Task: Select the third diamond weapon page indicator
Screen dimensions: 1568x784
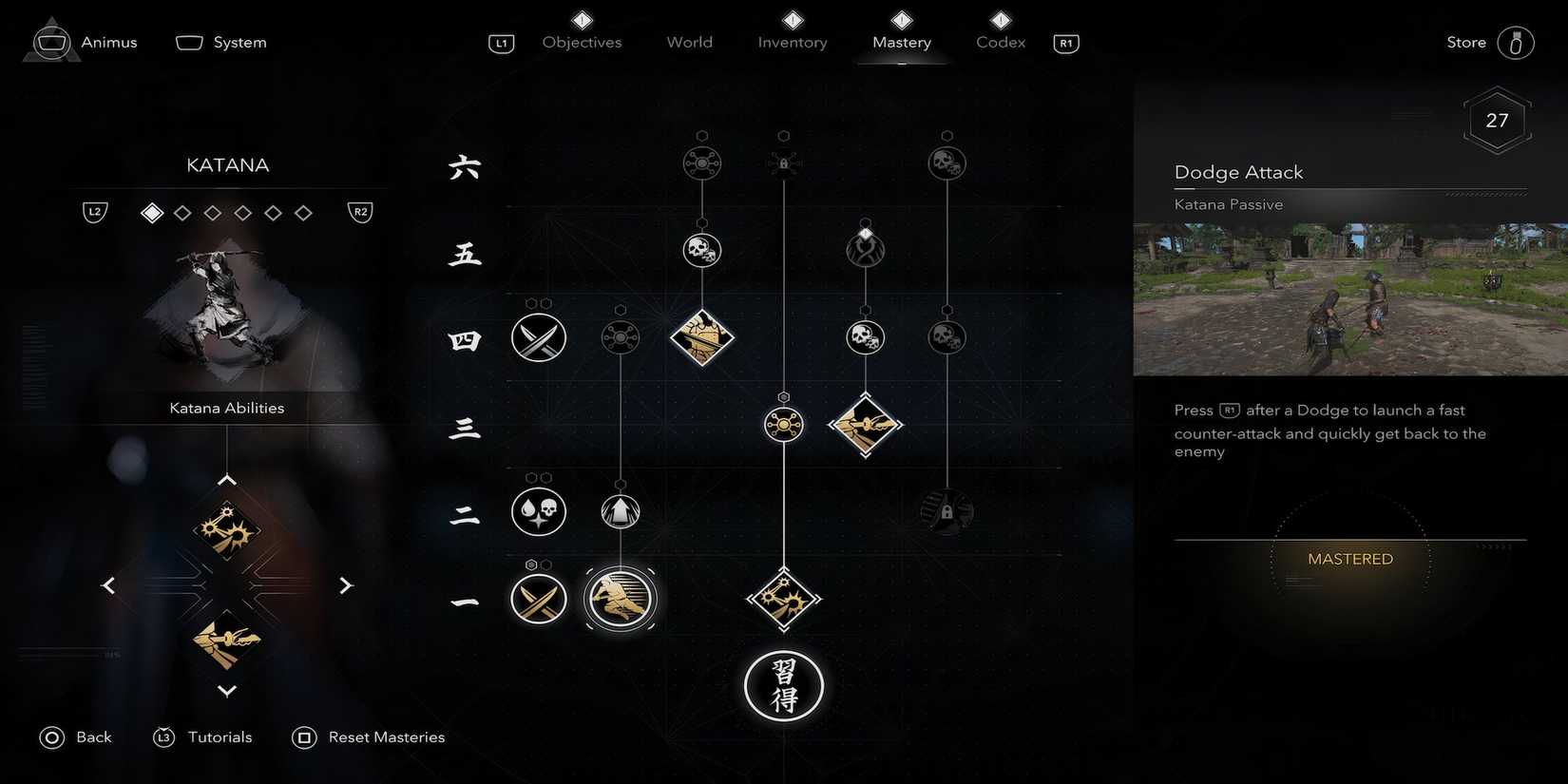Action: [x=213, y=212]
